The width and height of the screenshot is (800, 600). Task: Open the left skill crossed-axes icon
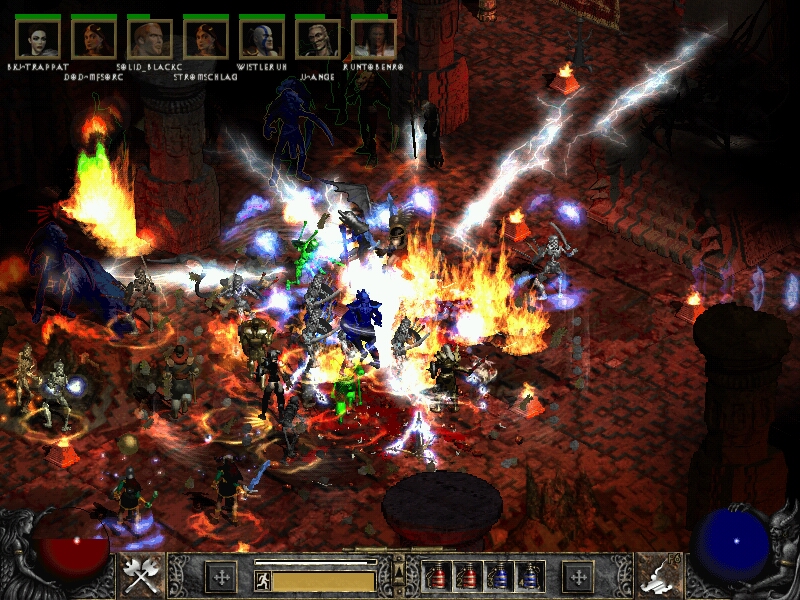click(x=142, y=575)
